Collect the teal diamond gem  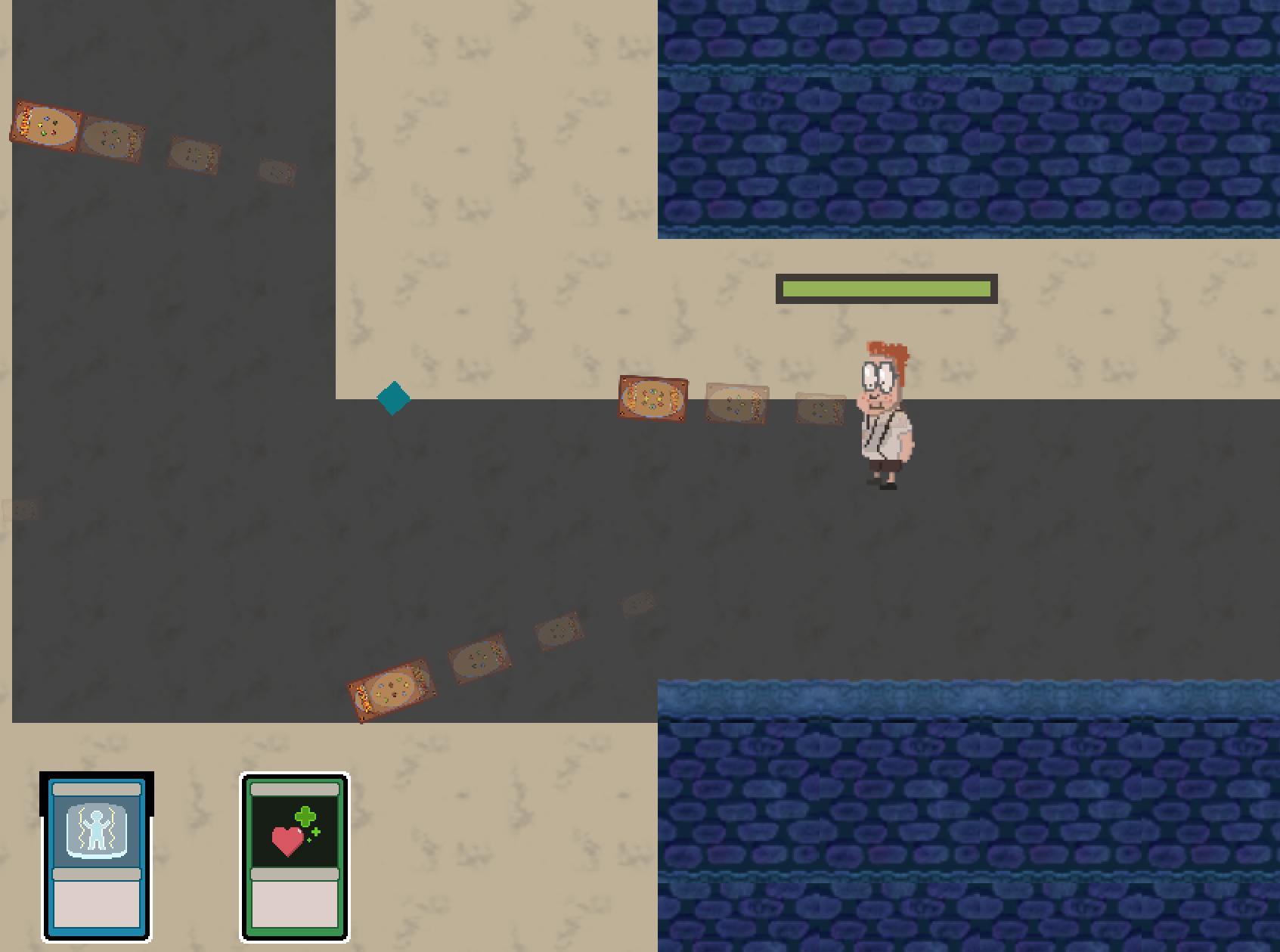coord(393,398)
